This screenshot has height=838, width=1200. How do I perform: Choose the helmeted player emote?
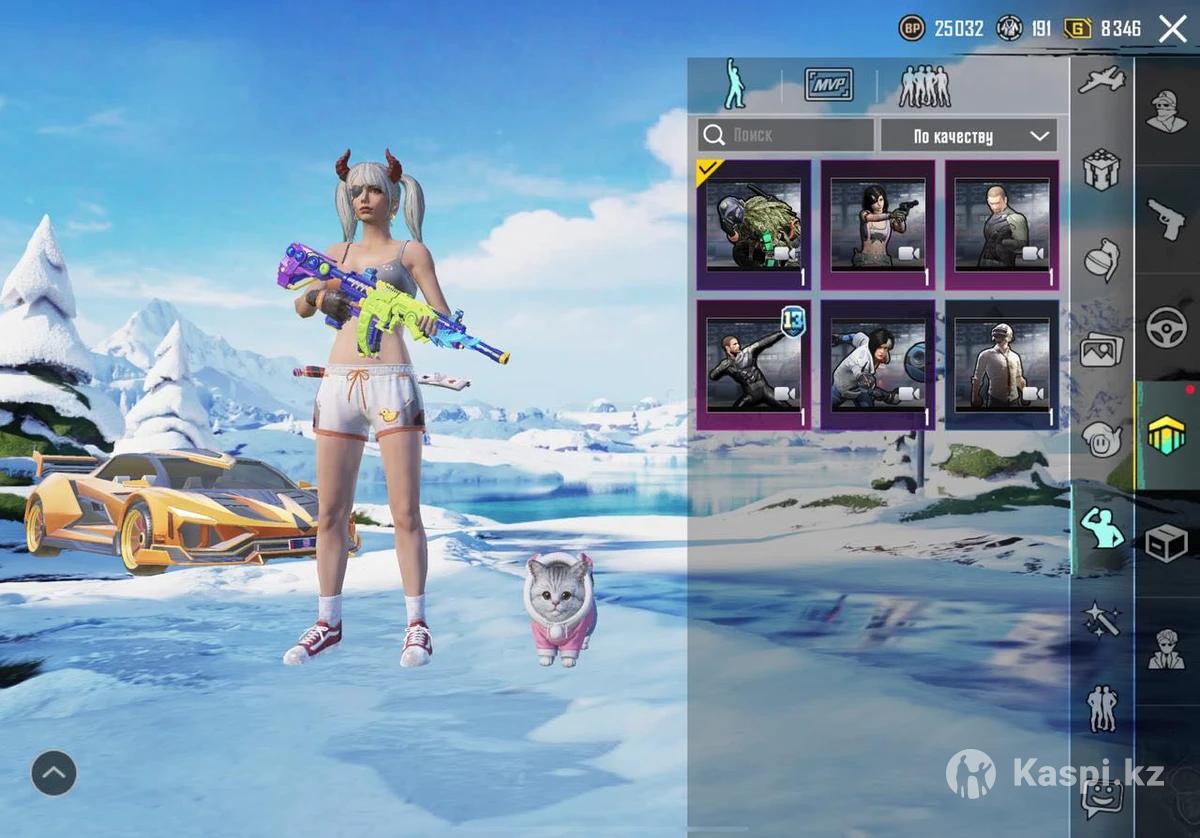click(1002, 365)
